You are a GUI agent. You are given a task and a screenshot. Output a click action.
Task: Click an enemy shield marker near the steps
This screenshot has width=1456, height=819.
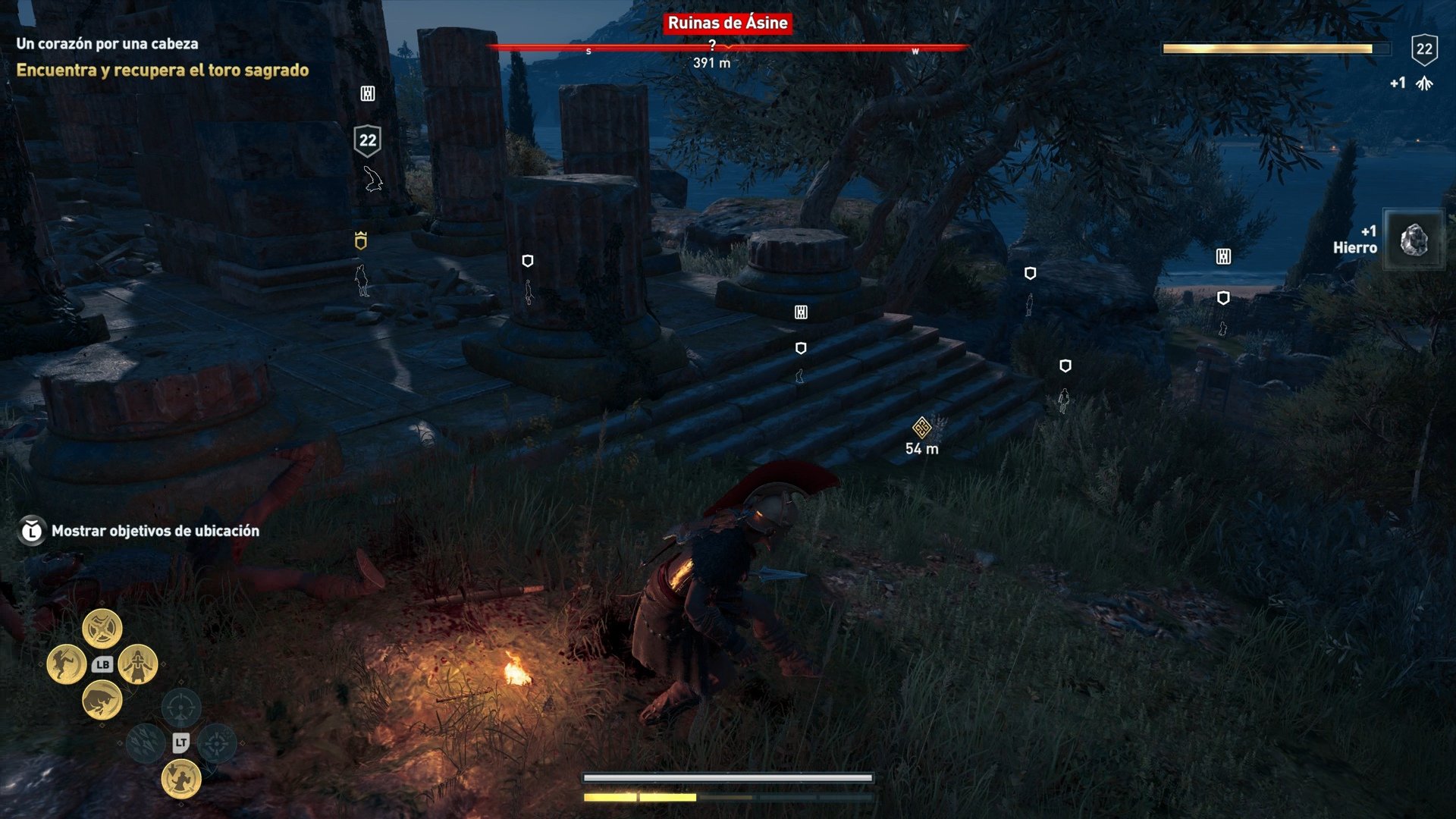tap(800, 348)
